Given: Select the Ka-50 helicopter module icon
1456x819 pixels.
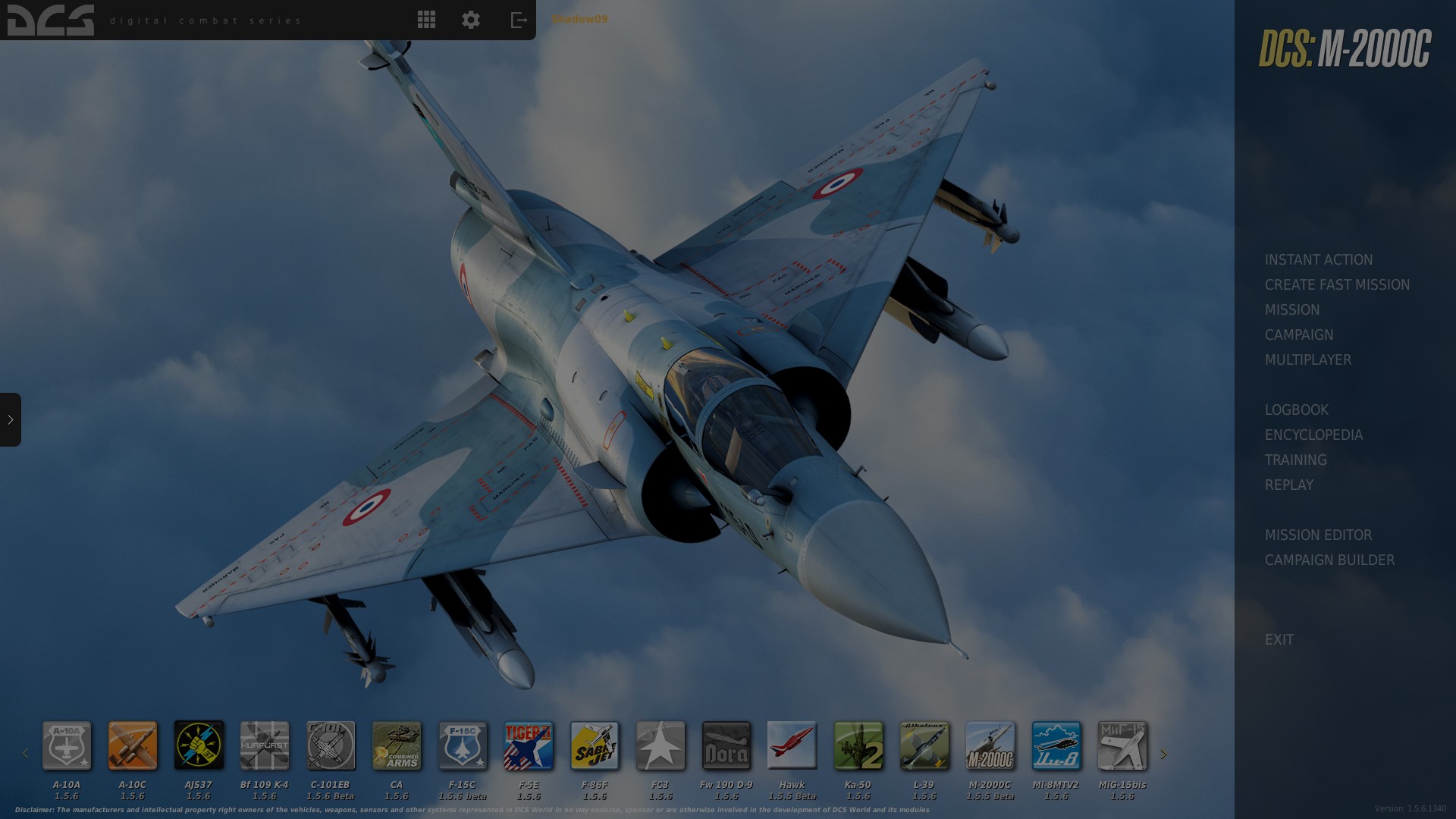Looking at the screenshot, I should [x=858, y=747].
